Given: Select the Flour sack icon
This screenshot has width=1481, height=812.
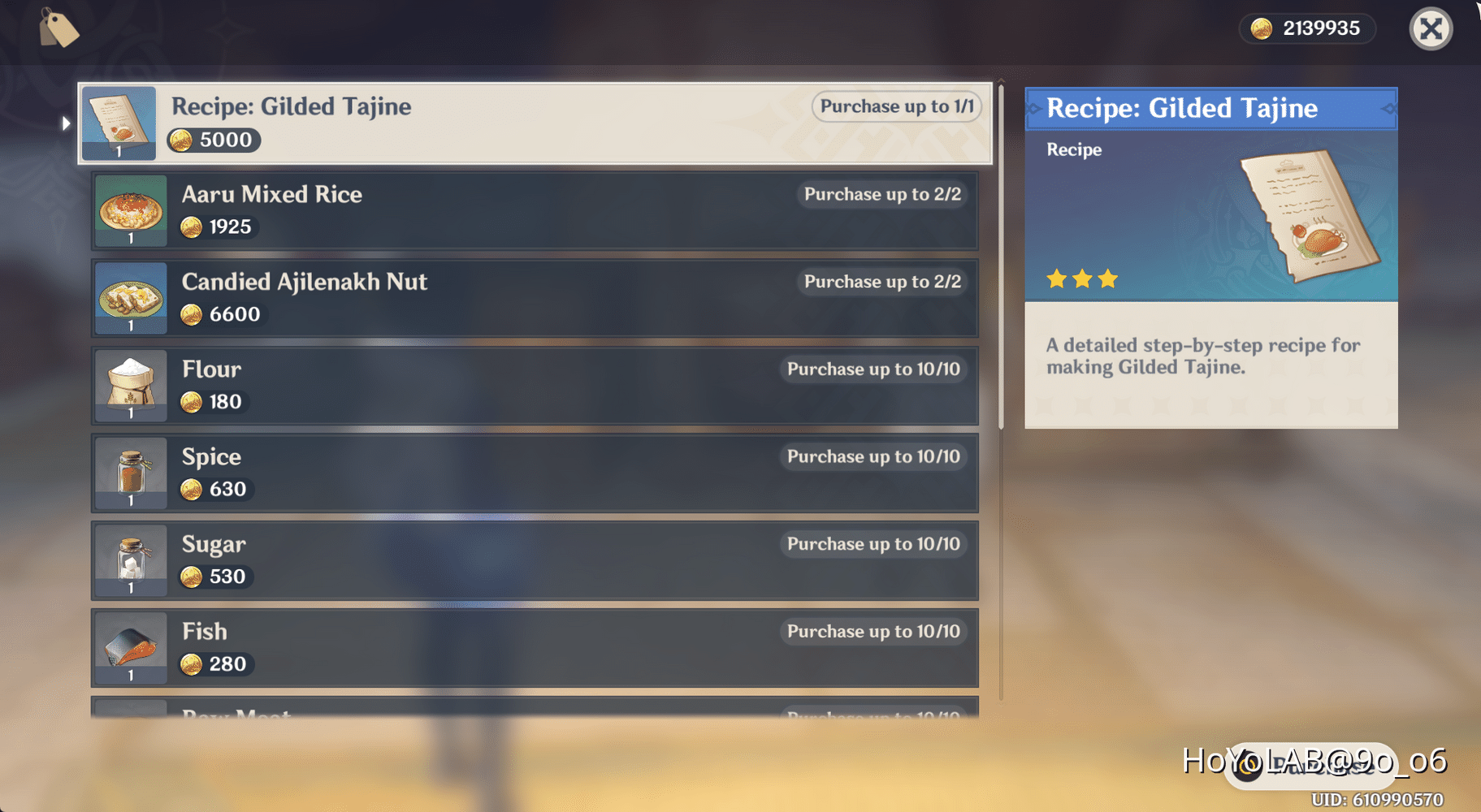Looking at the screenshot, I should point(130,387).
